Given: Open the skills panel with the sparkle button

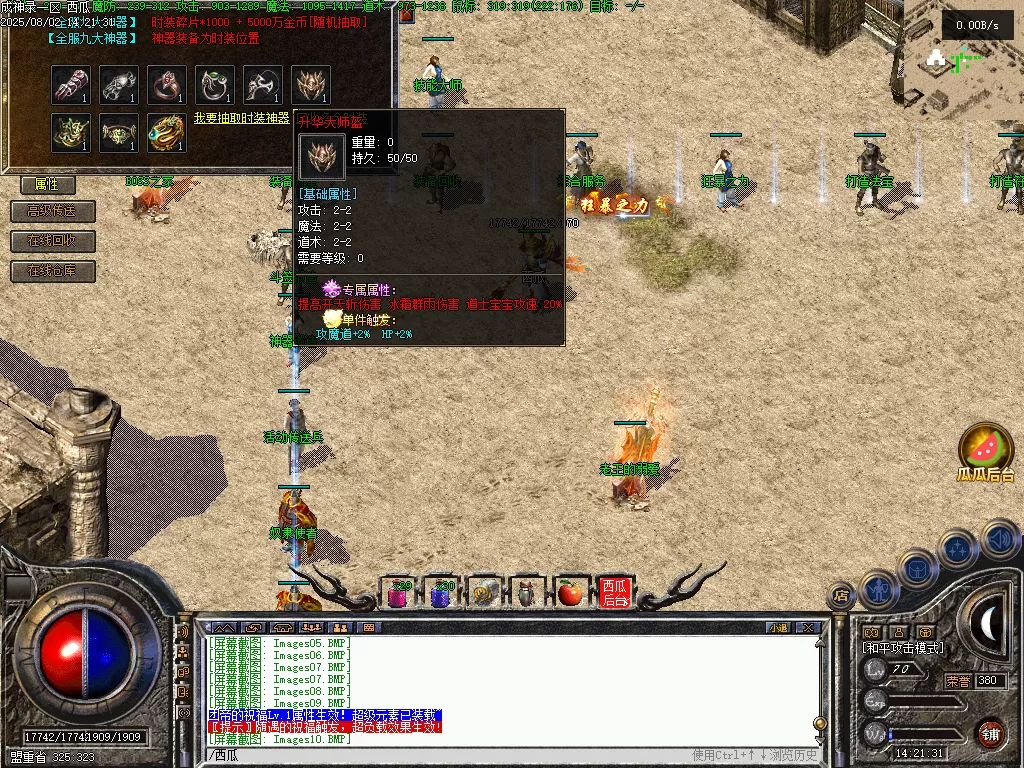Looking at the screenshot, I should click(x=958, y=549).
